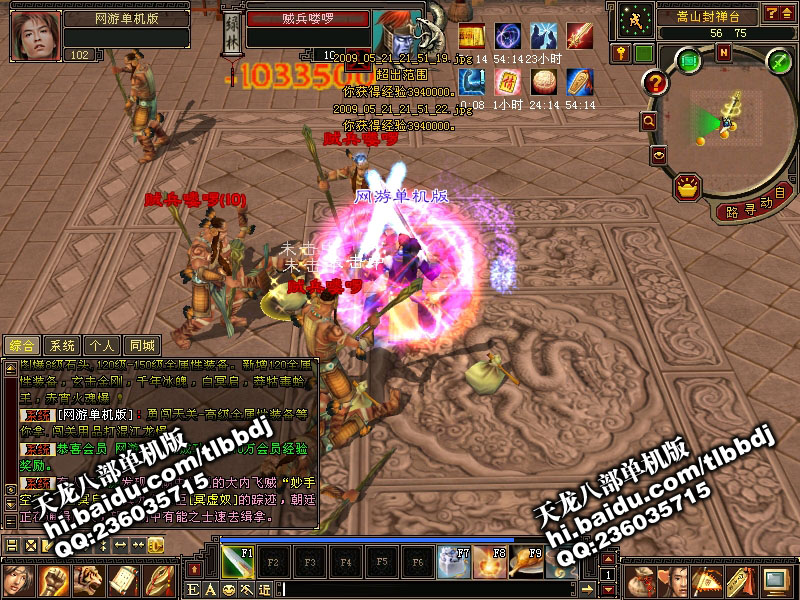This screenshot has width=800, height=600.
Task: Trigger the F8 fire skill slot
Action: (490, 561)
